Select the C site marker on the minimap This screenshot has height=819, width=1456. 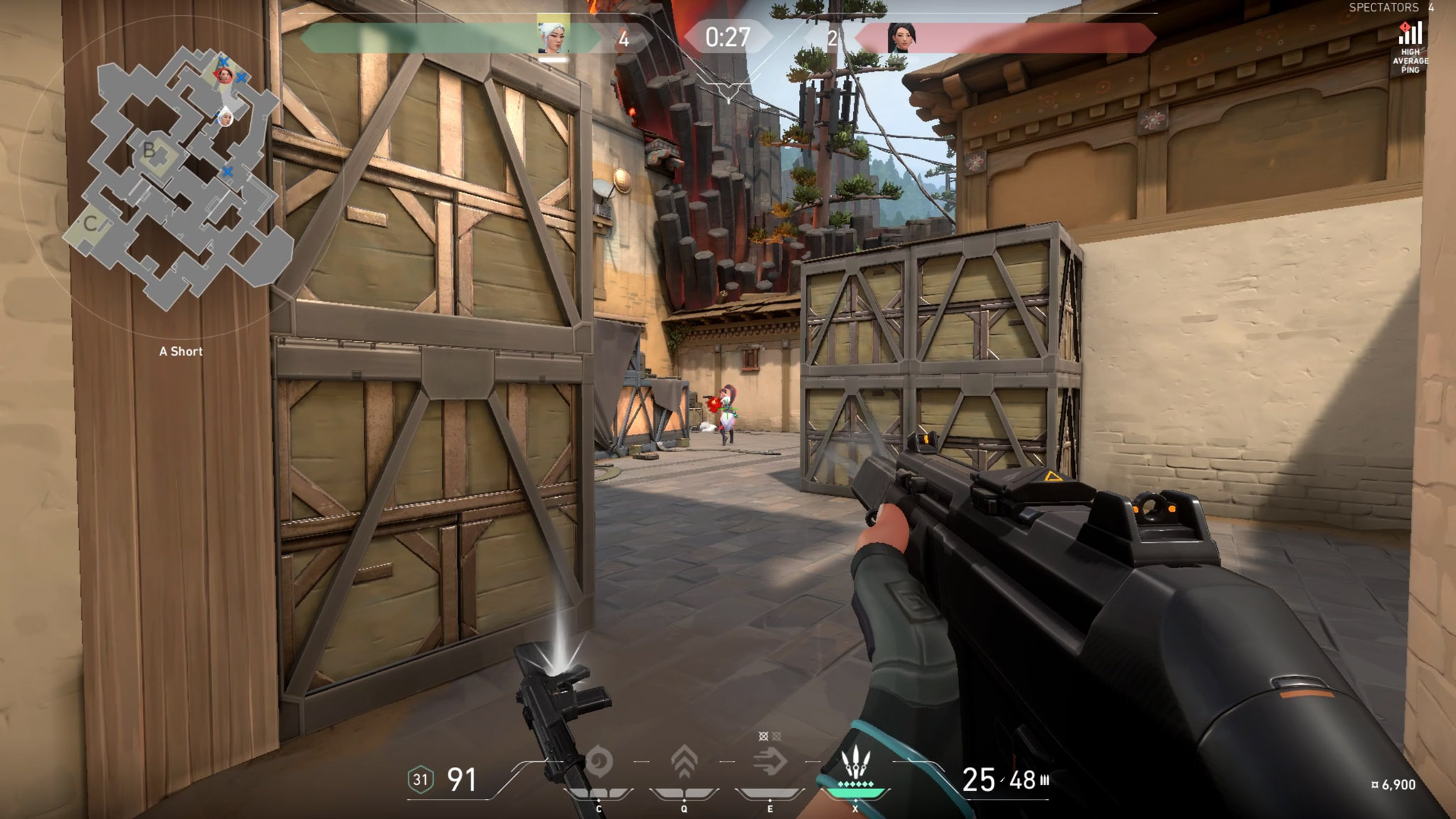click(x=90, y=223)
